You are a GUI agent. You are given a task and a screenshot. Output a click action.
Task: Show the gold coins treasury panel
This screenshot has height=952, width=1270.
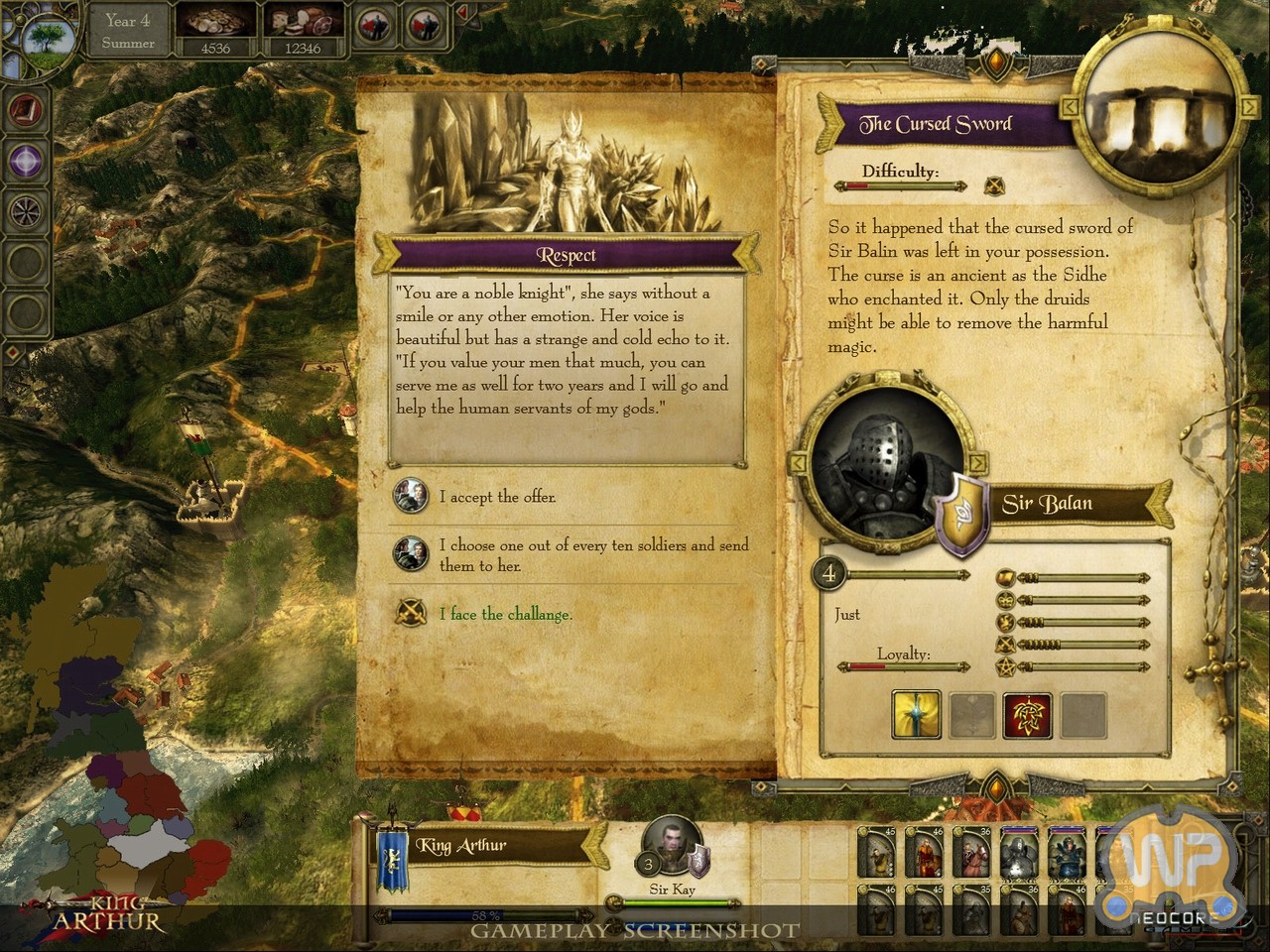(215, 32)
